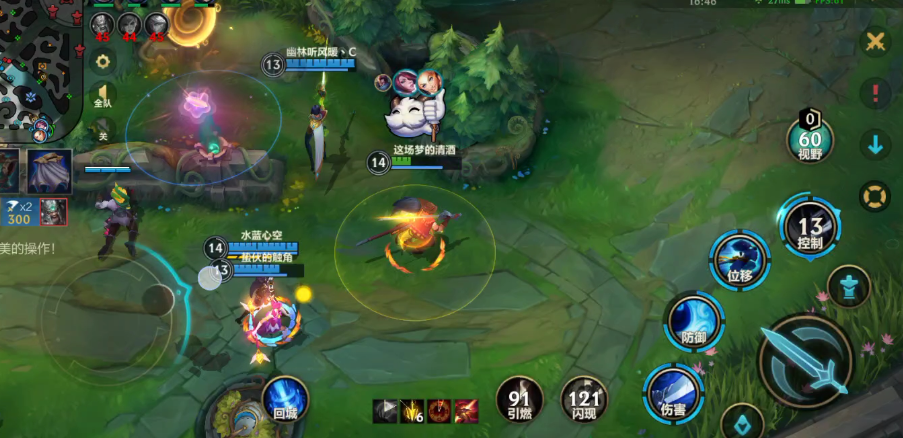Cast the 伤害 damage ability
Screen dimensions: 903x438
pyautogui.click(x=672, y=393)
